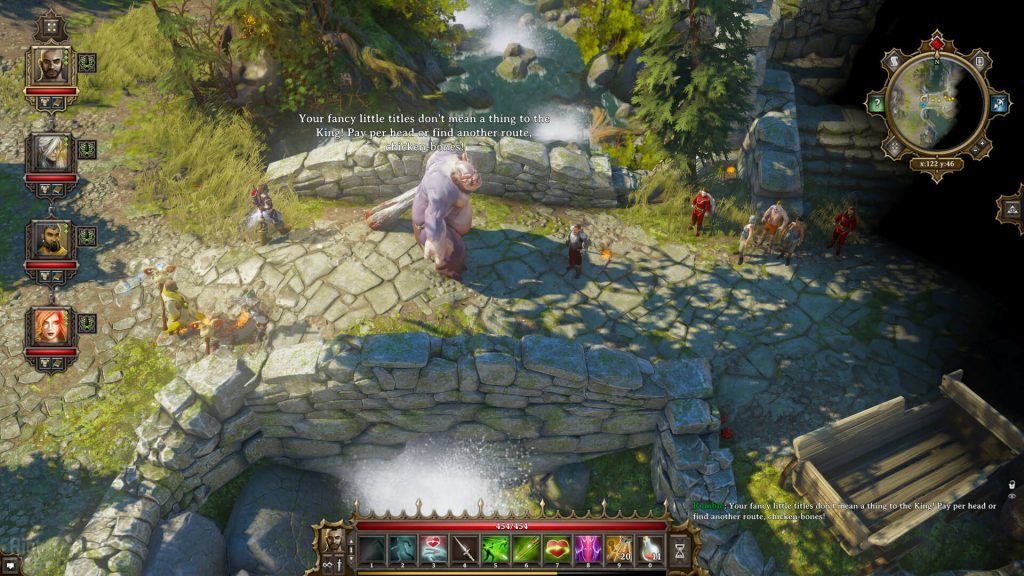
Task: Activate the heart healing skill in slot 3
Action: (434, 549)
